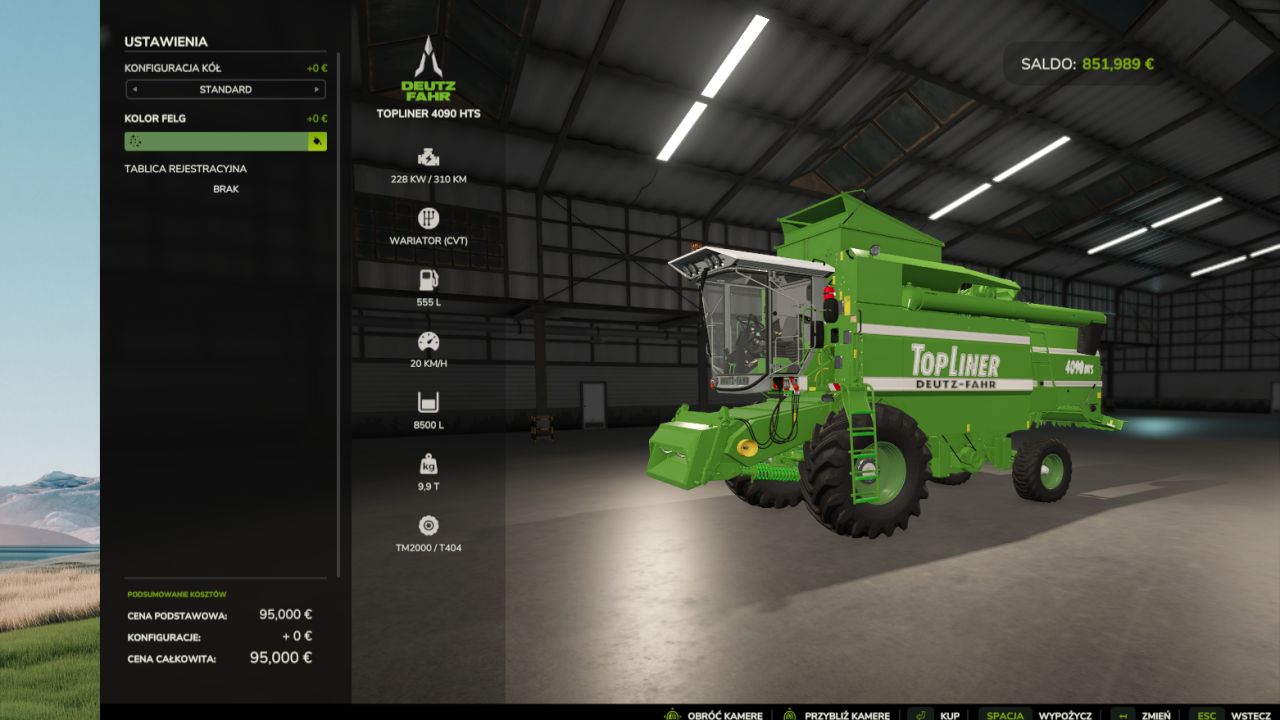Select the license plate option showing Brak
This screenshot has height=720, width=1280.
tap(225, 189)
